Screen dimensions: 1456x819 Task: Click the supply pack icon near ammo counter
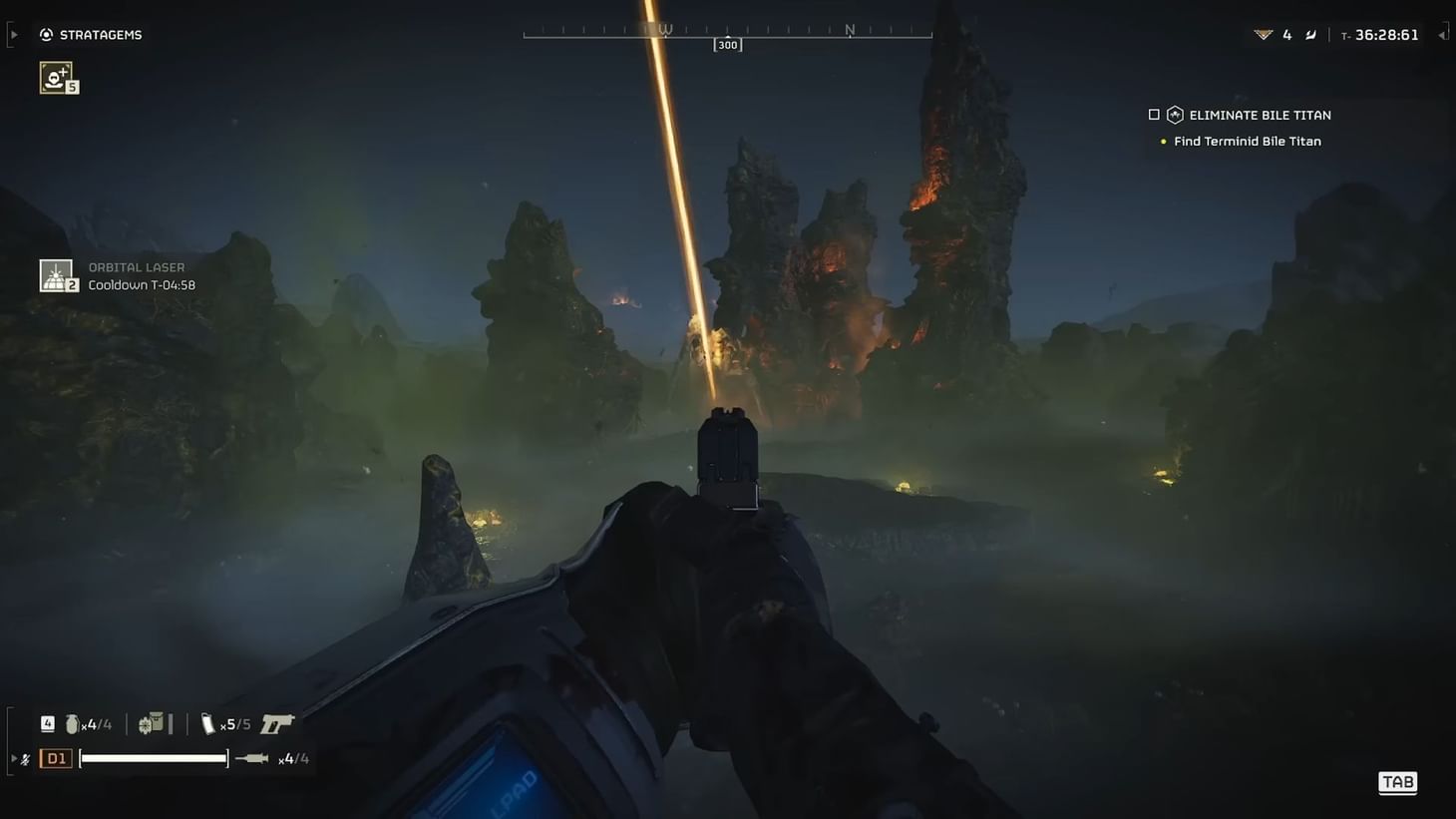click(152, 722)
